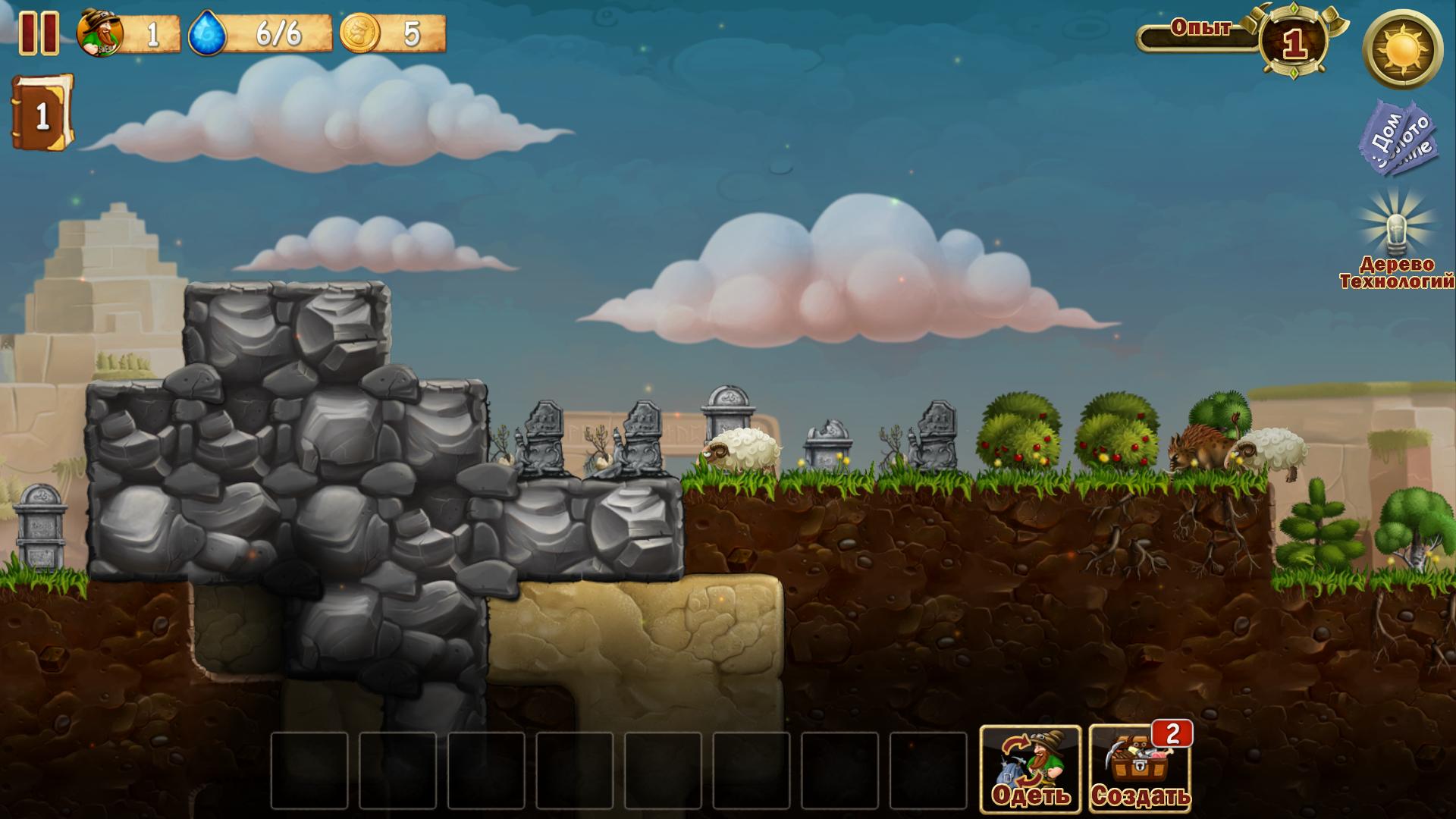Viewport: 1456px width, 819px height.
Task: Toggle the sun day-night button
Action: point(1402,50)
